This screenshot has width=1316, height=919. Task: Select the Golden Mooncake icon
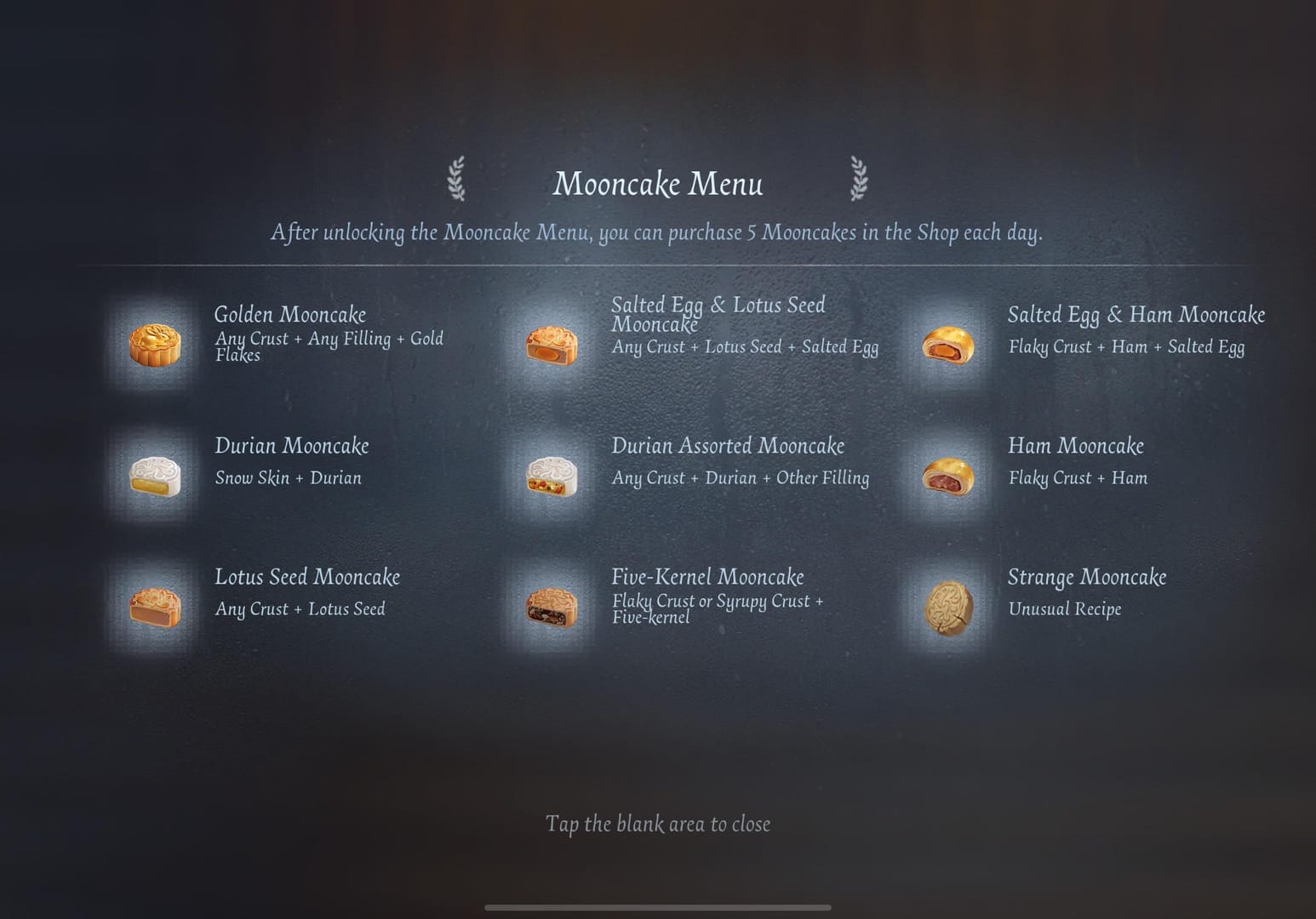155,345
